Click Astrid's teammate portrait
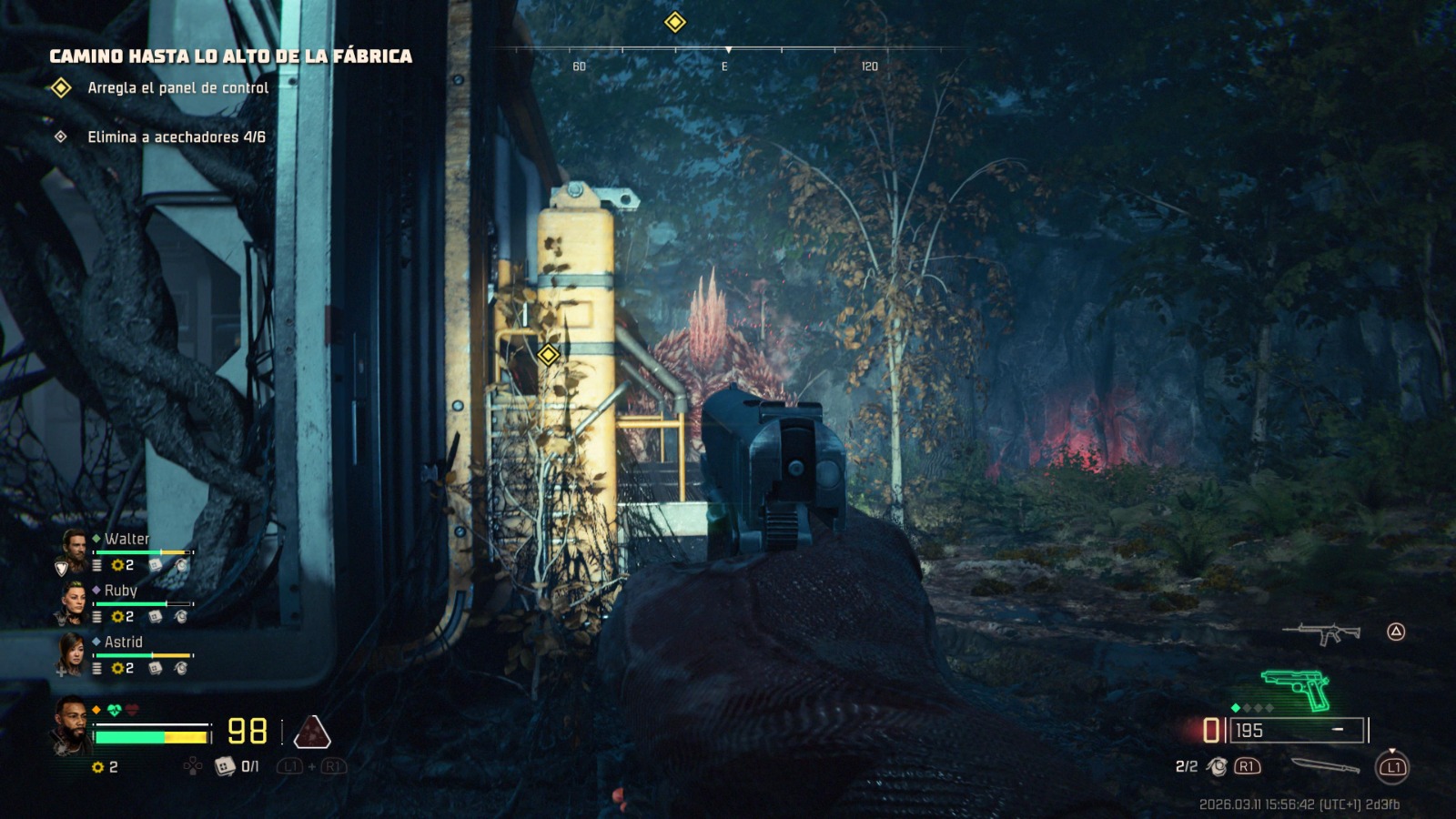Screen dimensions: 1456x819 click(x=72, y=650)
